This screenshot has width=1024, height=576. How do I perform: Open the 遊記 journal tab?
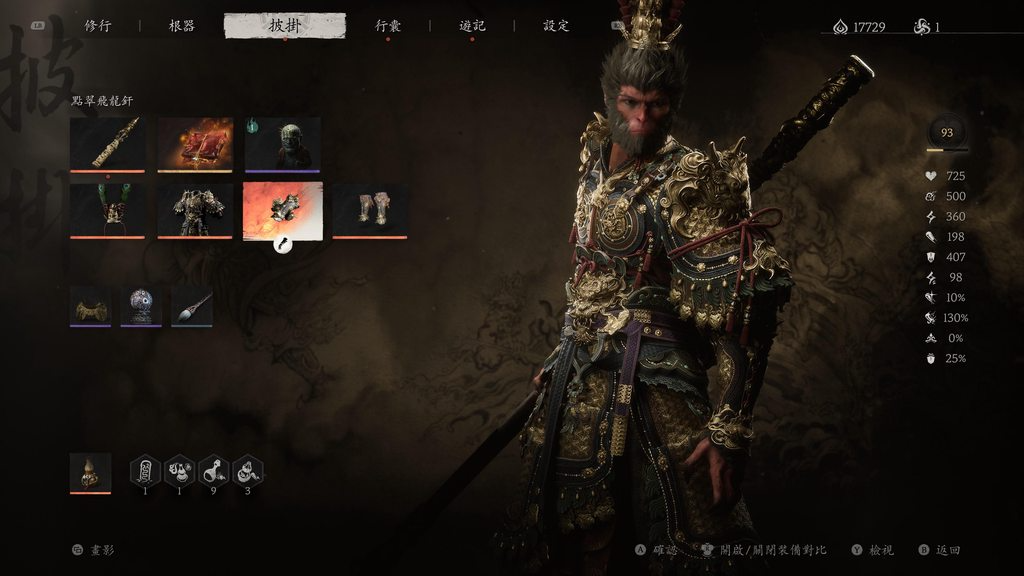click(472, 26)
